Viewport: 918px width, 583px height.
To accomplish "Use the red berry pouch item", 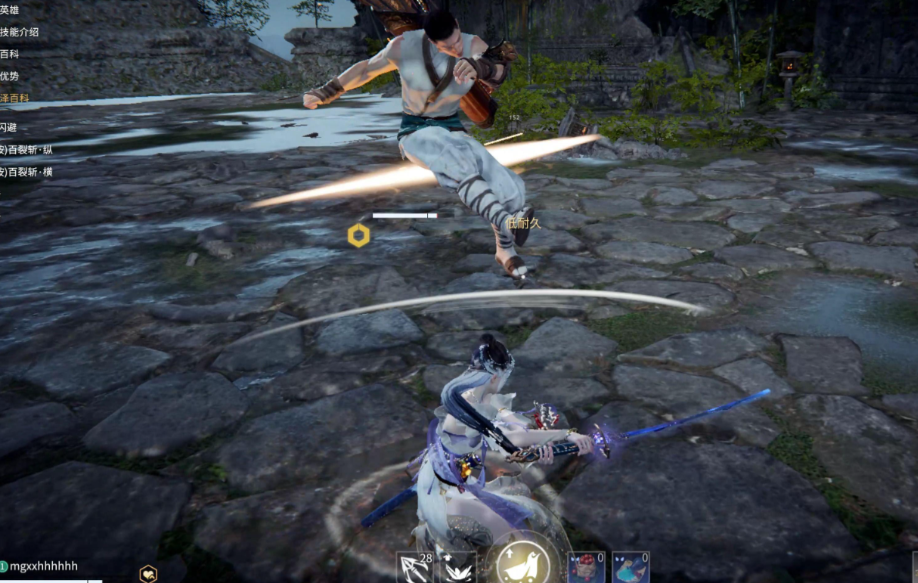I will (x=586, y=567).
